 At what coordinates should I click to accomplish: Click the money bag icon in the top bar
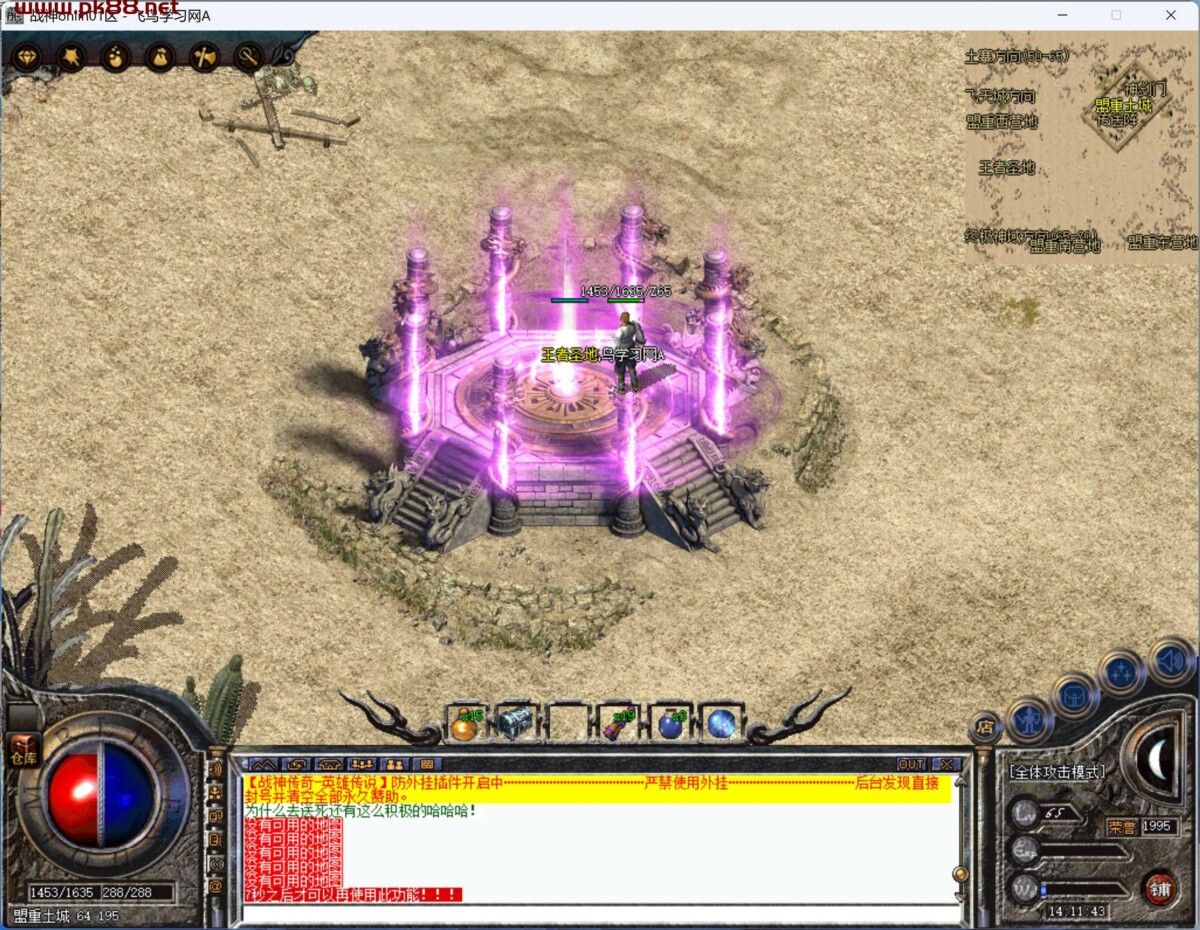coord(160,57)
